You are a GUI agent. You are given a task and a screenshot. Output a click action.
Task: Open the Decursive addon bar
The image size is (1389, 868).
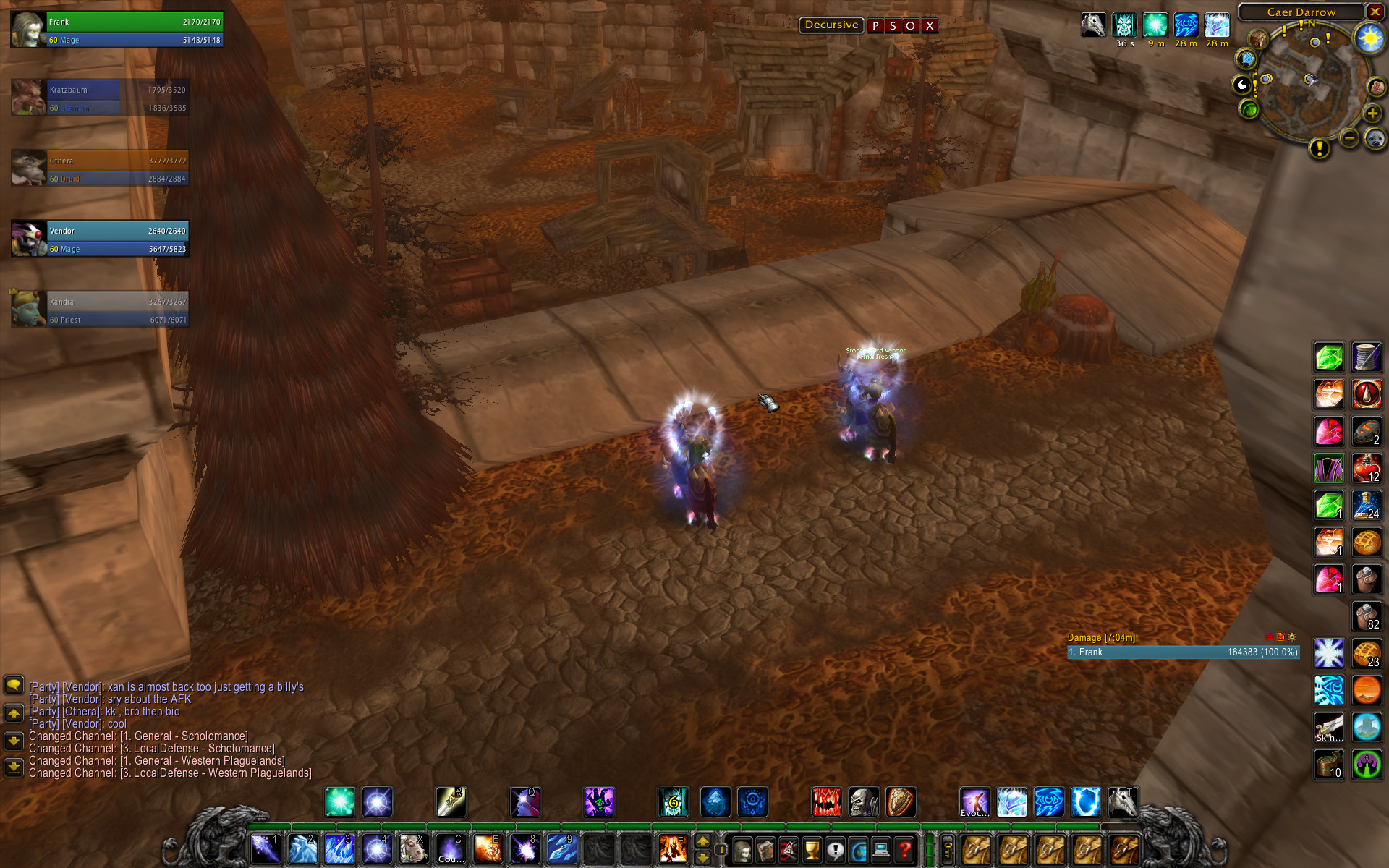pyautogui.click(x=831, y=25)
